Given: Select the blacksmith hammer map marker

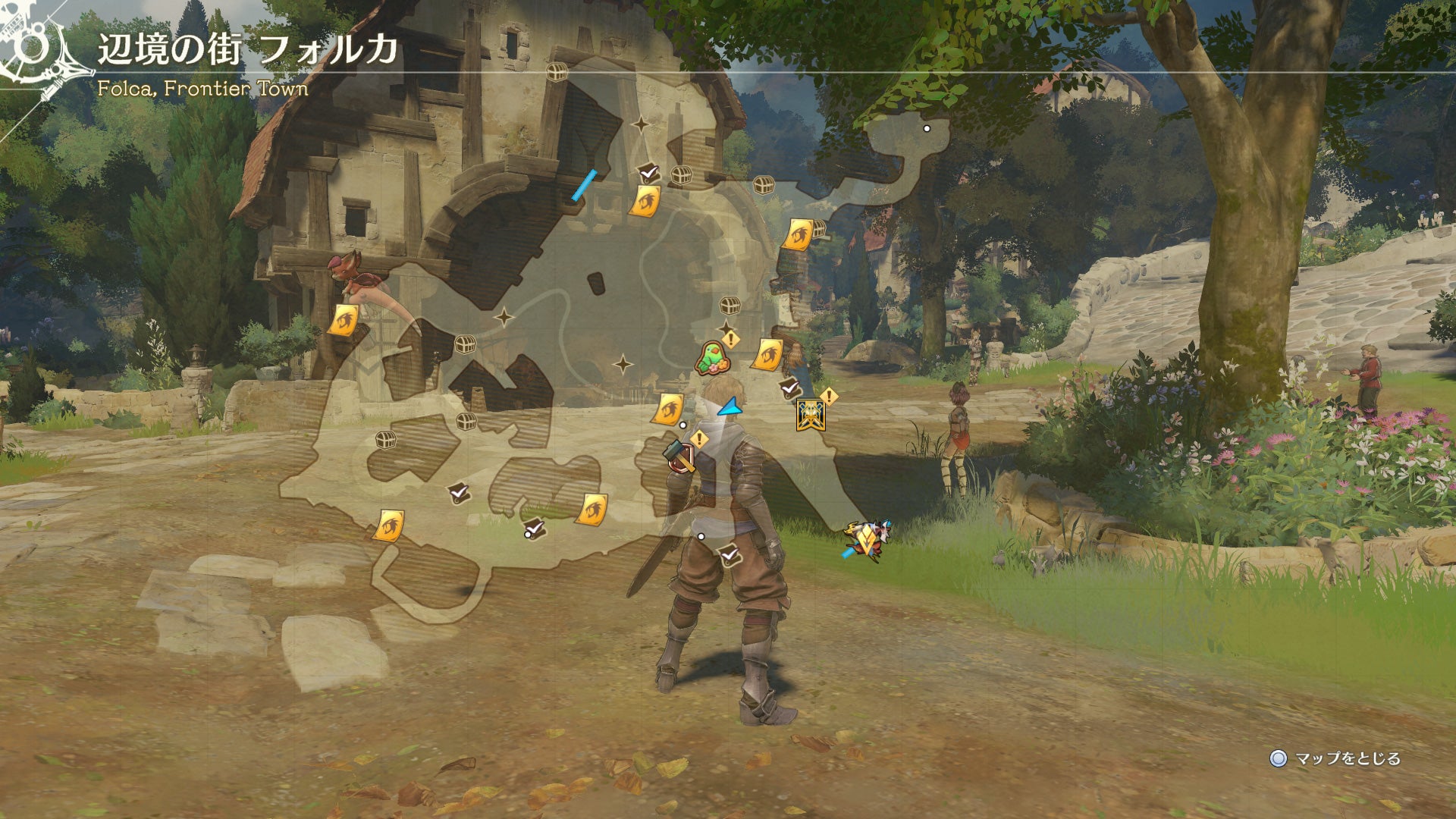Looking at the screenshot, I should pyautogui.click(x=679, y=456).
